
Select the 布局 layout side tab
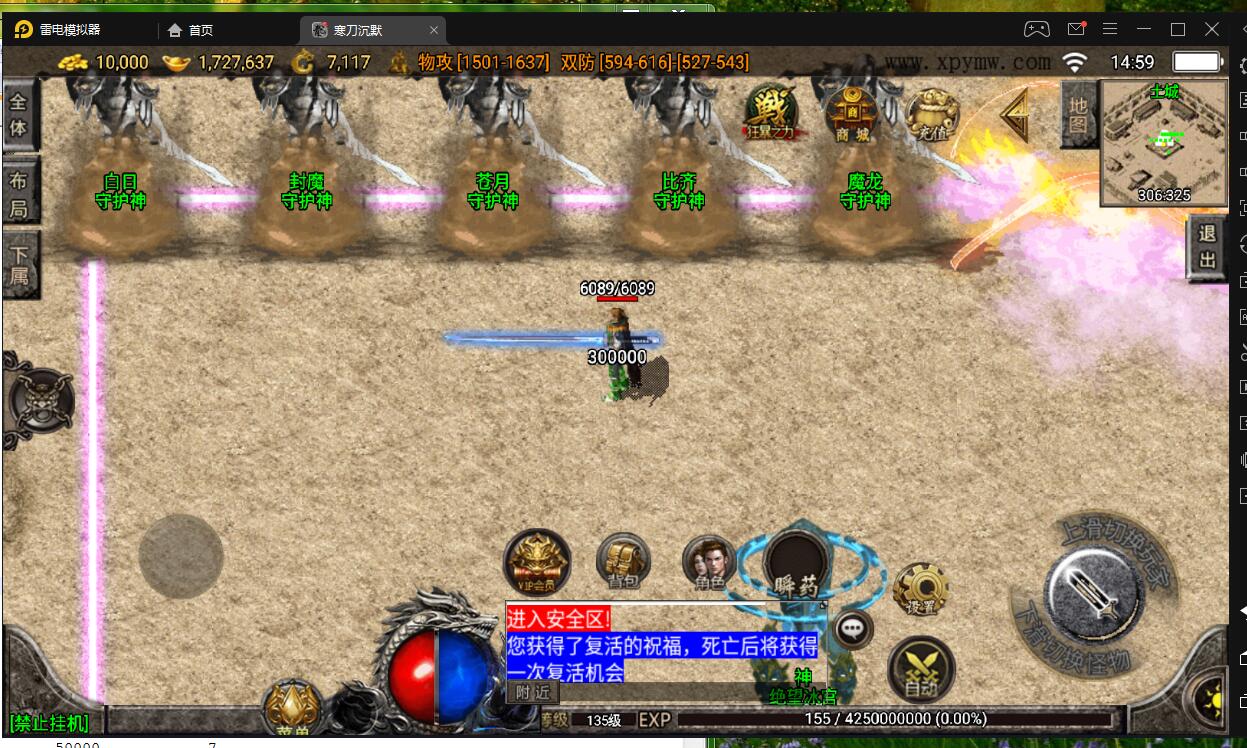(19, 194)
